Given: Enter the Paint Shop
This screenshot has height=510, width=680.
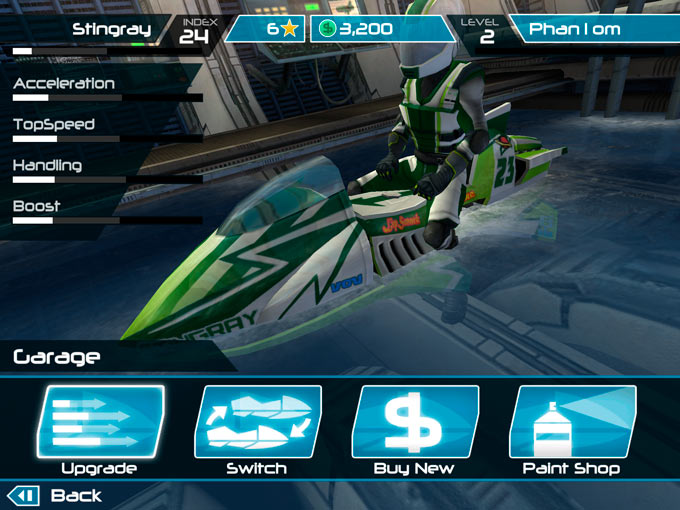Looking at the screenshot, I should pyautogui.click(x=572, y=423).
